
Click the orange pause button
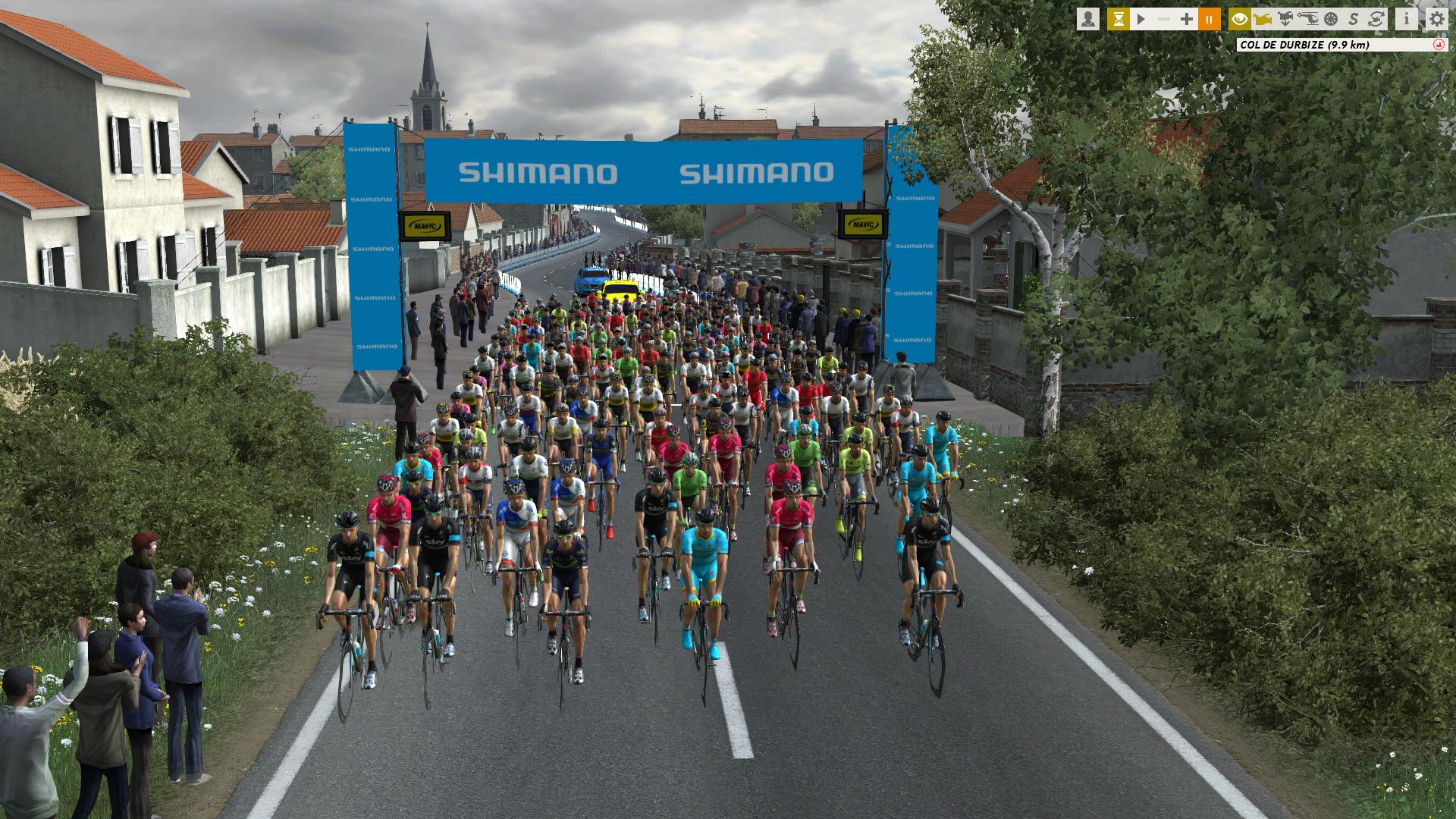(1210, 19)
